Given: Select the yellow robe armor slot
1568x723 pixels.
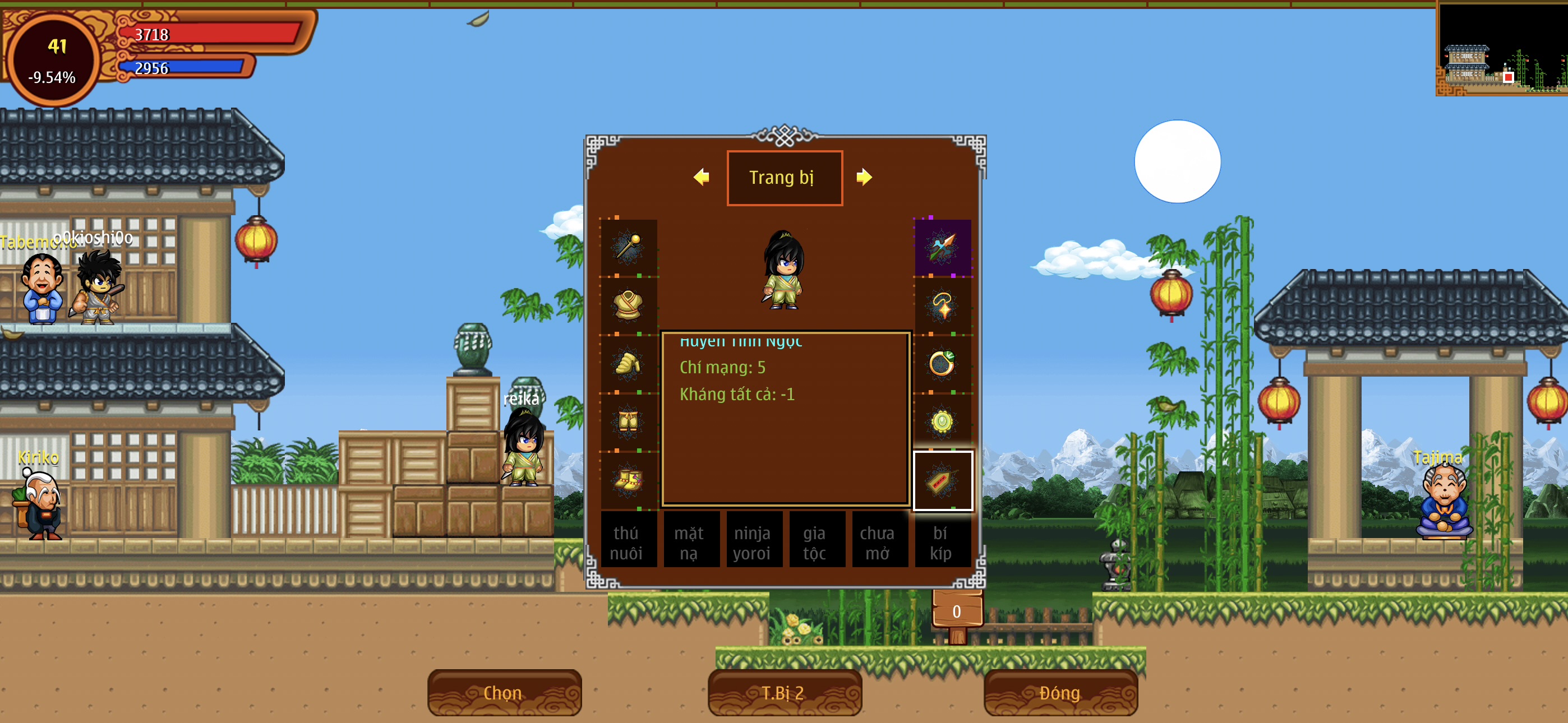Looking at the screenshot, I should 628,305.
